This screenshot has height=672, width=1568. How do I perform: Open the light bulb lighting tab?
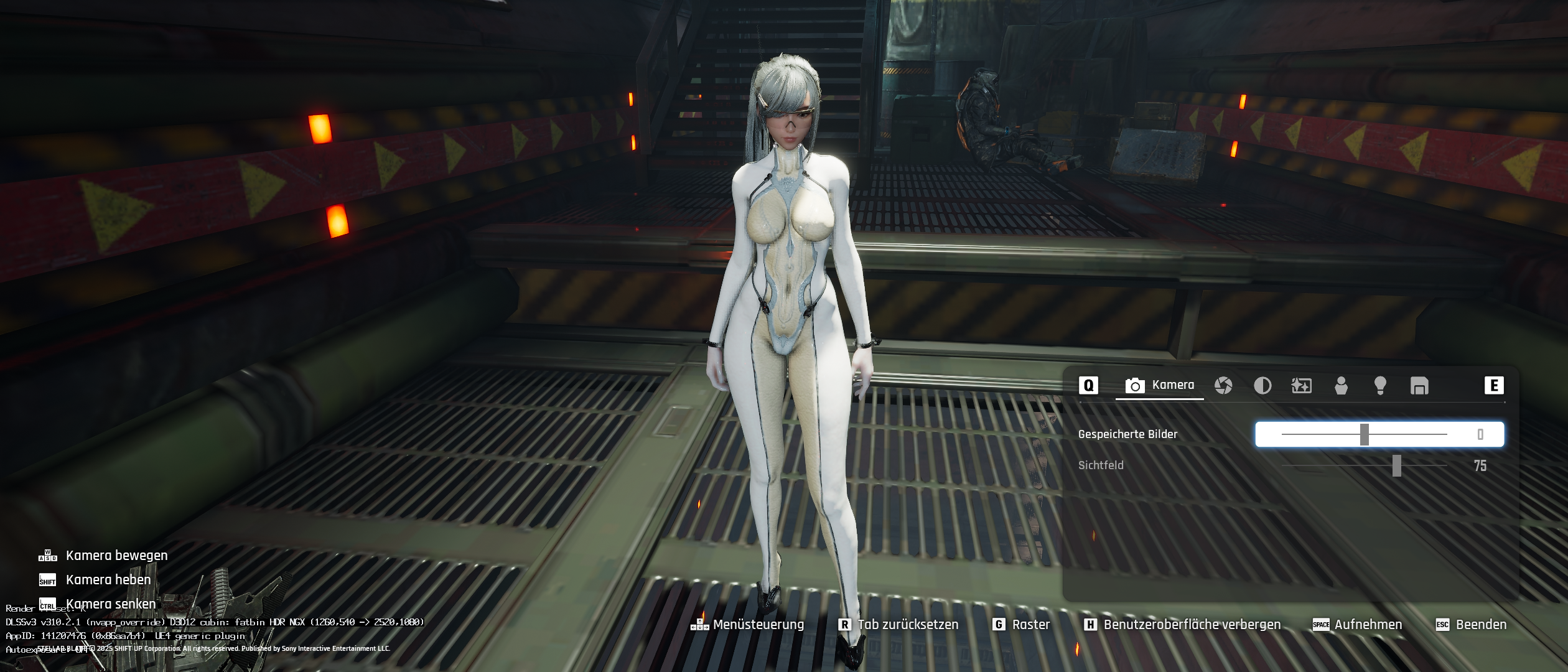tap(1380, 386)
